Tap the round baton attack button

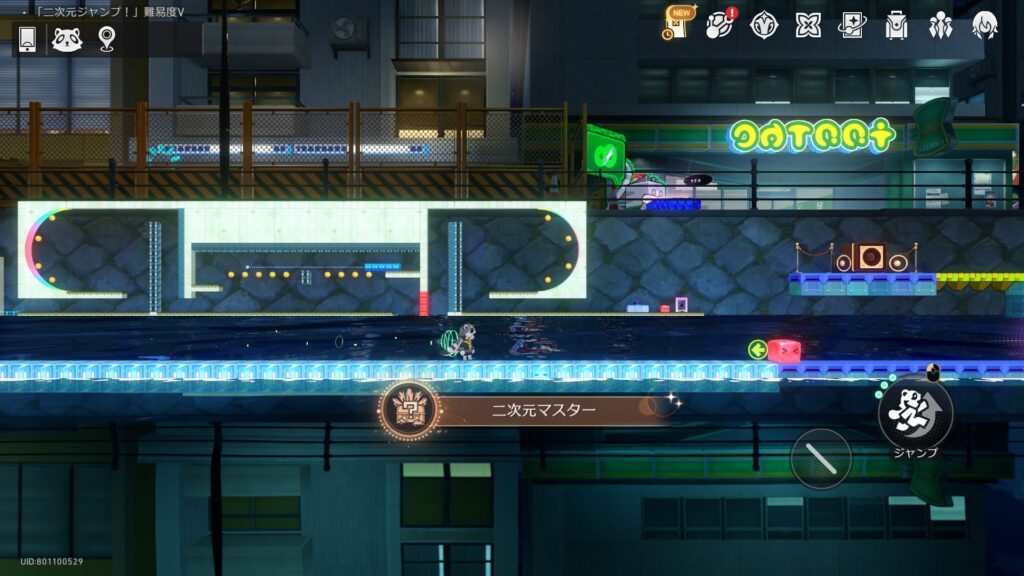pos(821,459)
